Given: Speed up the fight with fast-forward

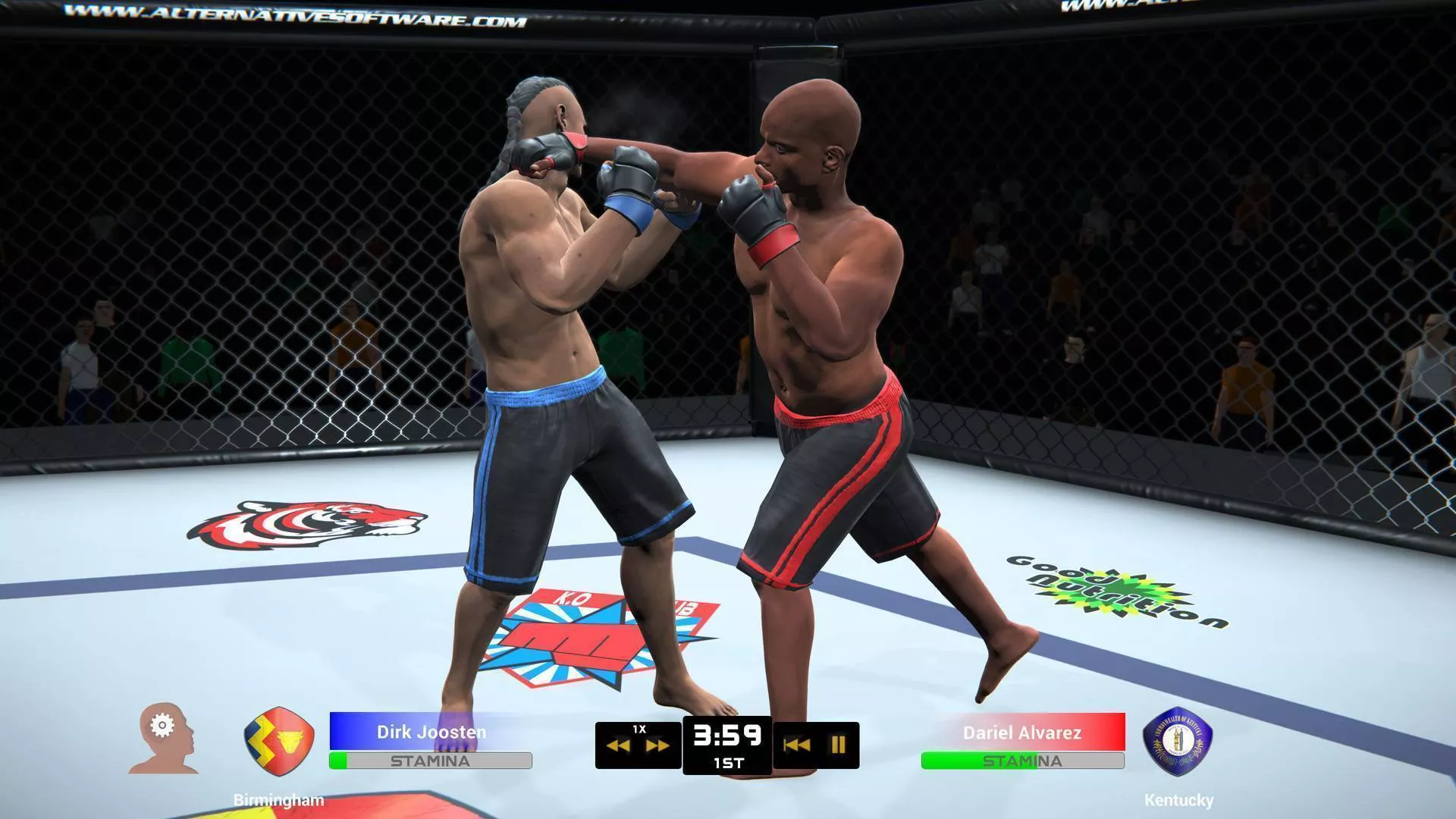Looking at the screenshot, I should pos(657,746).
